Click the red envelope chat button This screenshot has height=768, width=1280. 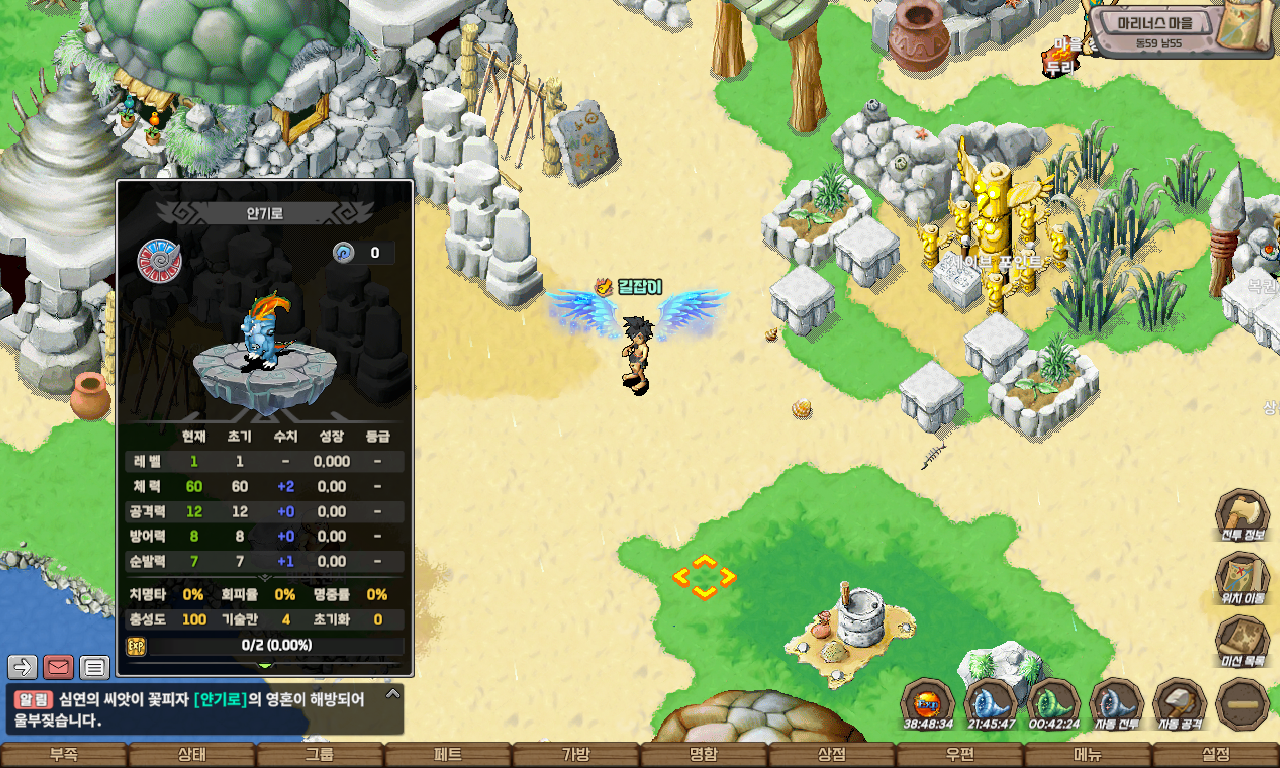[59, 666]
